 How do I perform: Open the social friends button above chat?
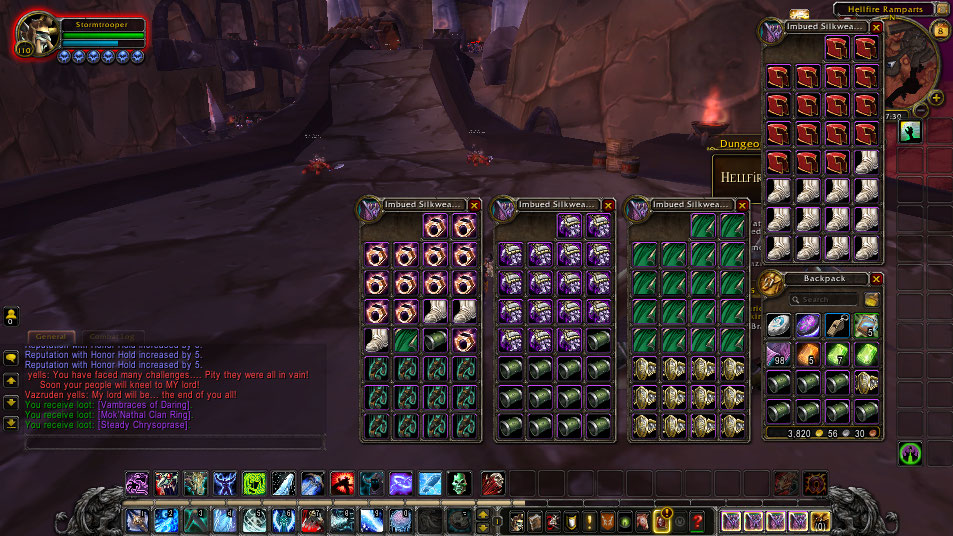coord(11,316)
